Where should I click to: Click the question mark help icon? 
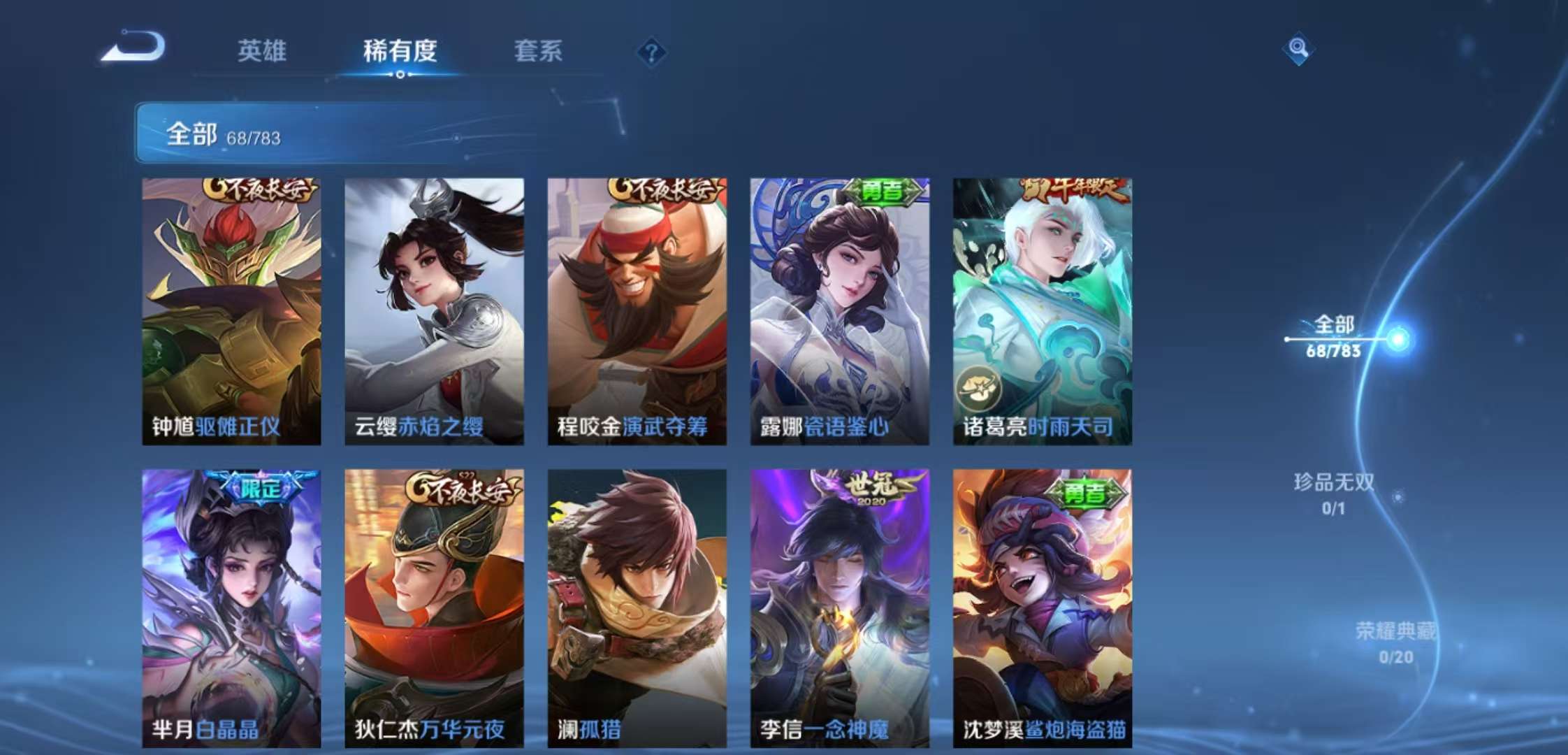[x=650, y=50]
